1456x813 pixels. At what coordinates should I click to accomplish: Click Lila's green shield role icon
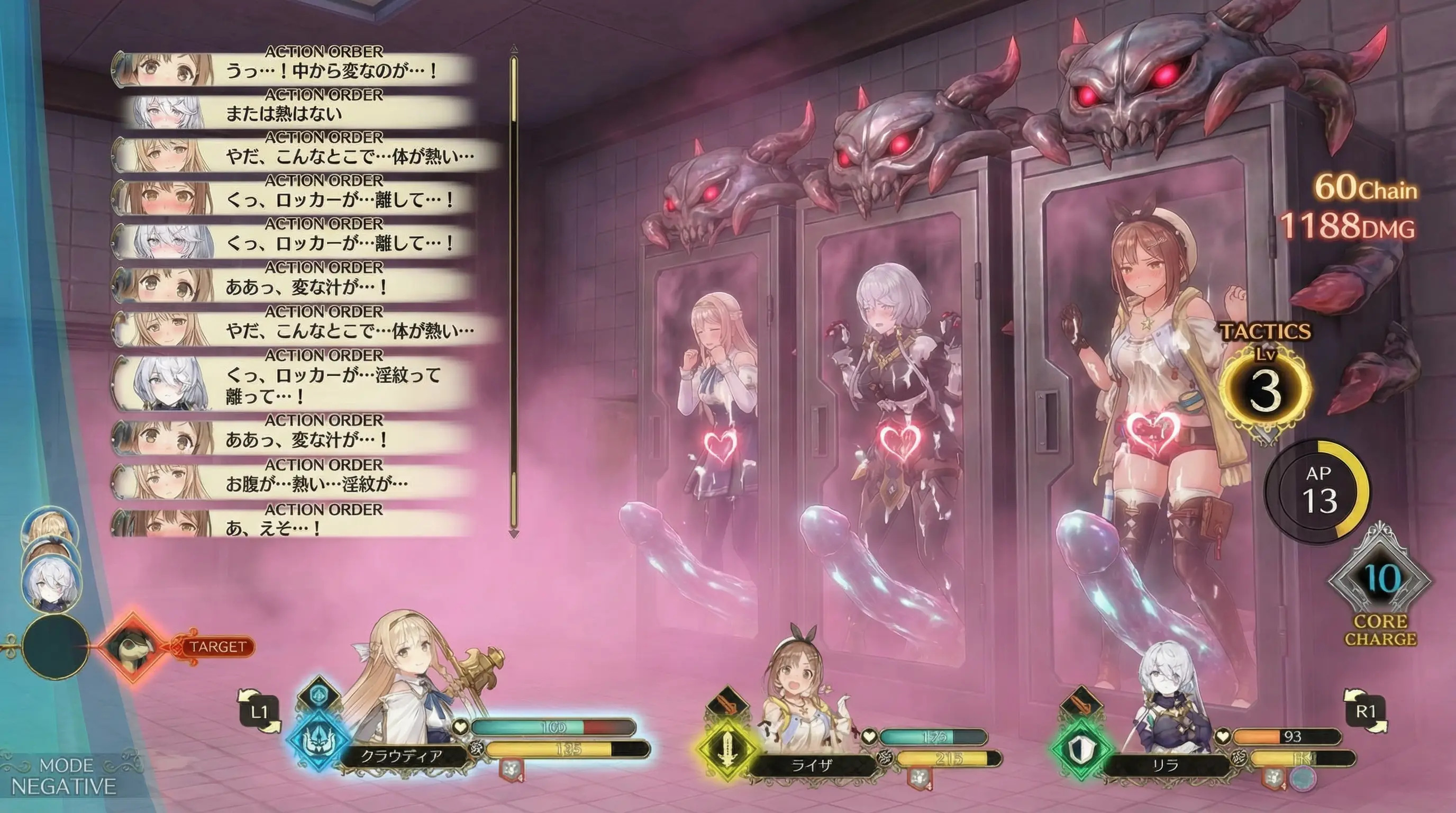click(x=1081, y=749)
